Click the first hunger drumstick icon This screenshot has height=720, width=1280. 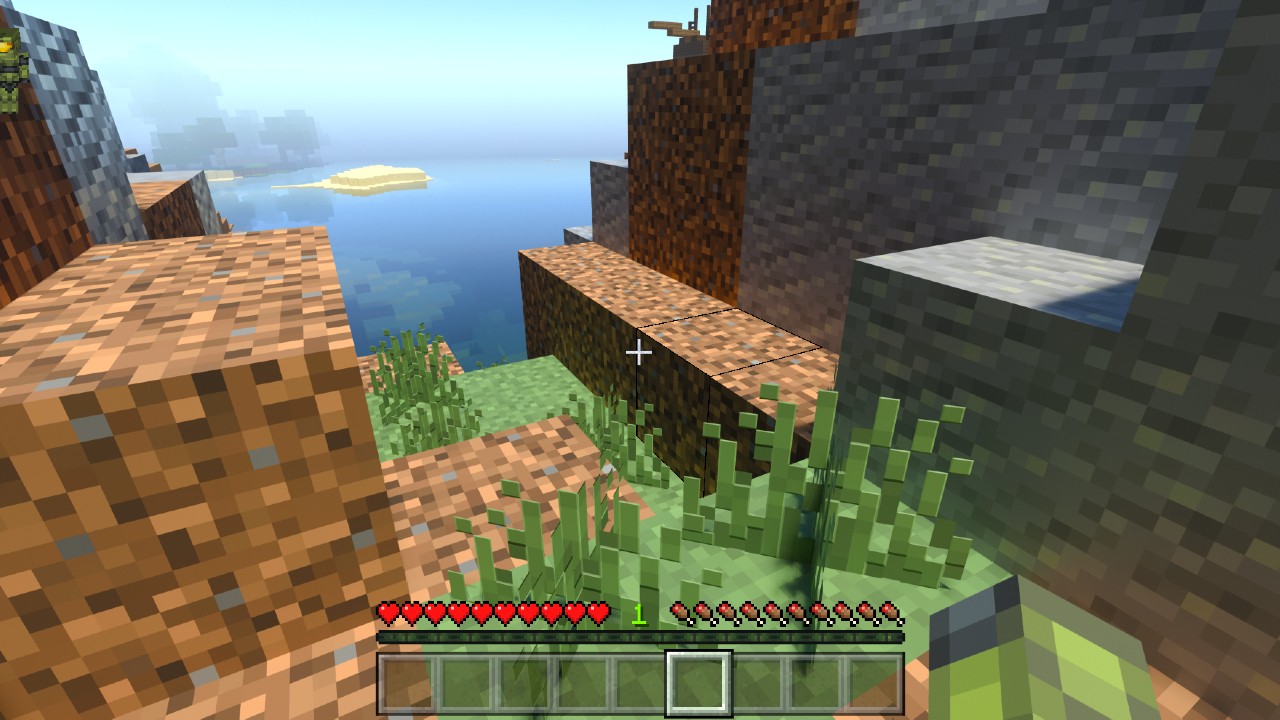[681, 610]
